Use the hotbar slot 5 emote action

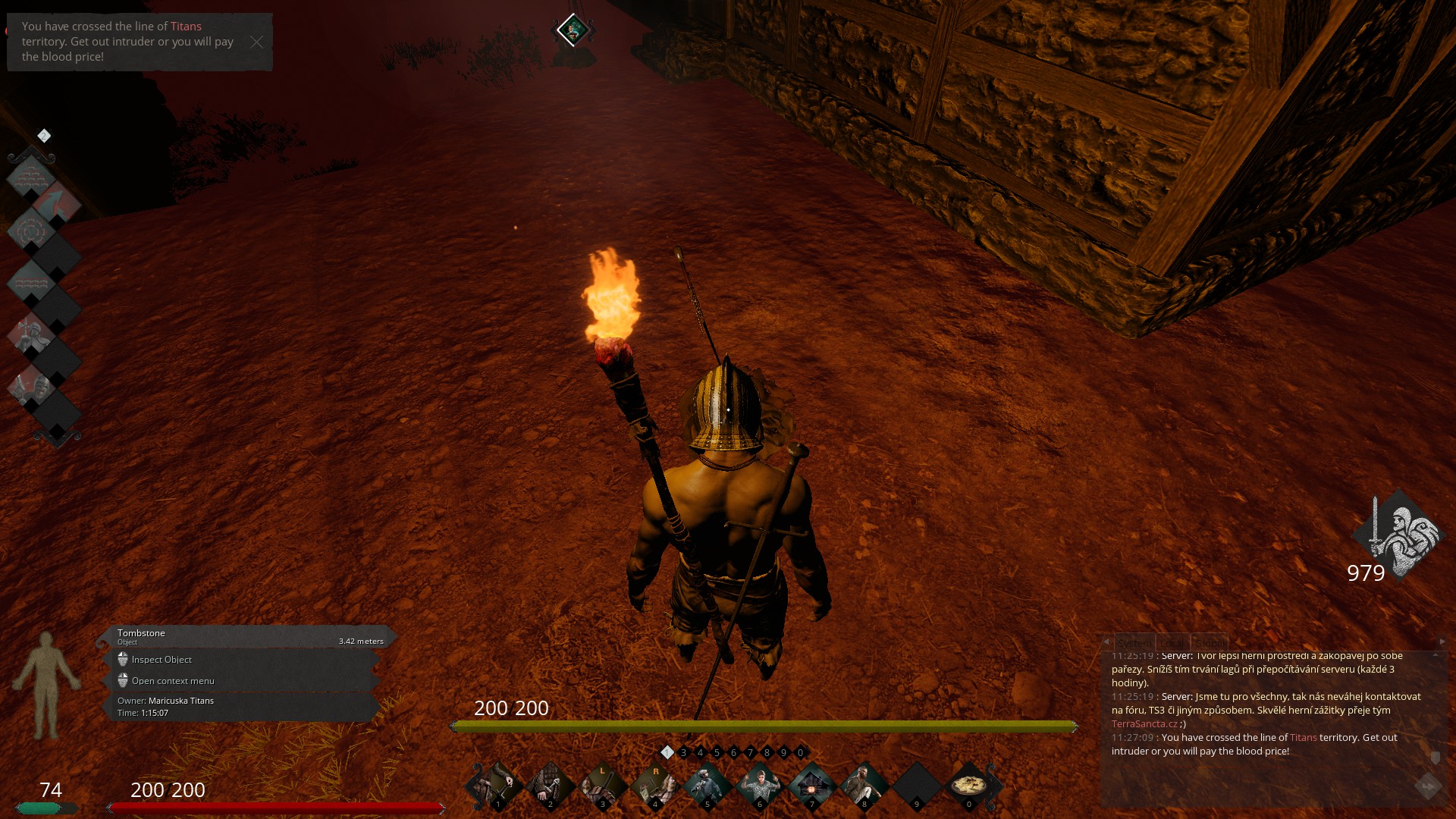(707, 786)
